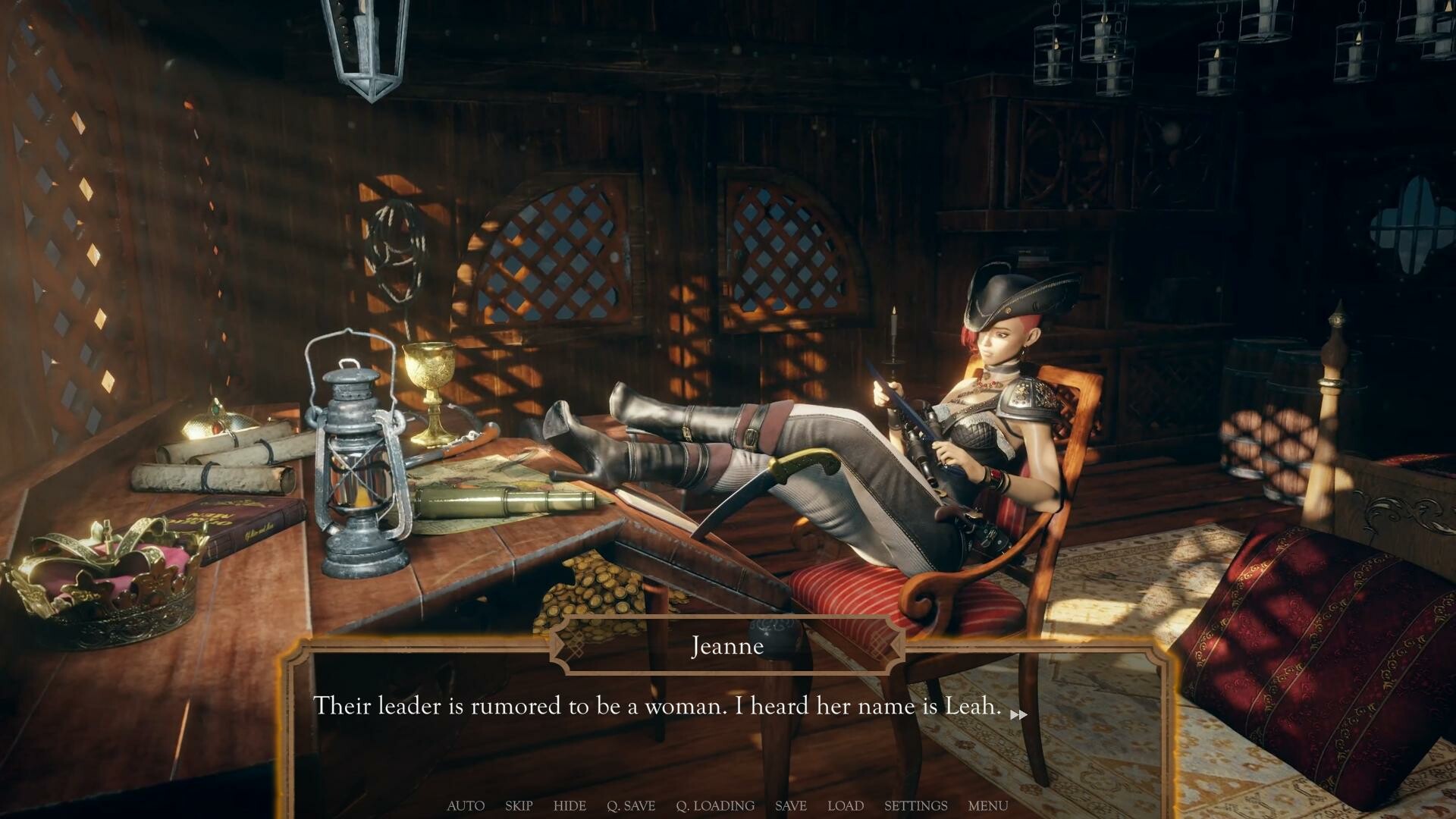Open the LOAD screen
This screenshot has width=1456, height=819.
(846, 805)
